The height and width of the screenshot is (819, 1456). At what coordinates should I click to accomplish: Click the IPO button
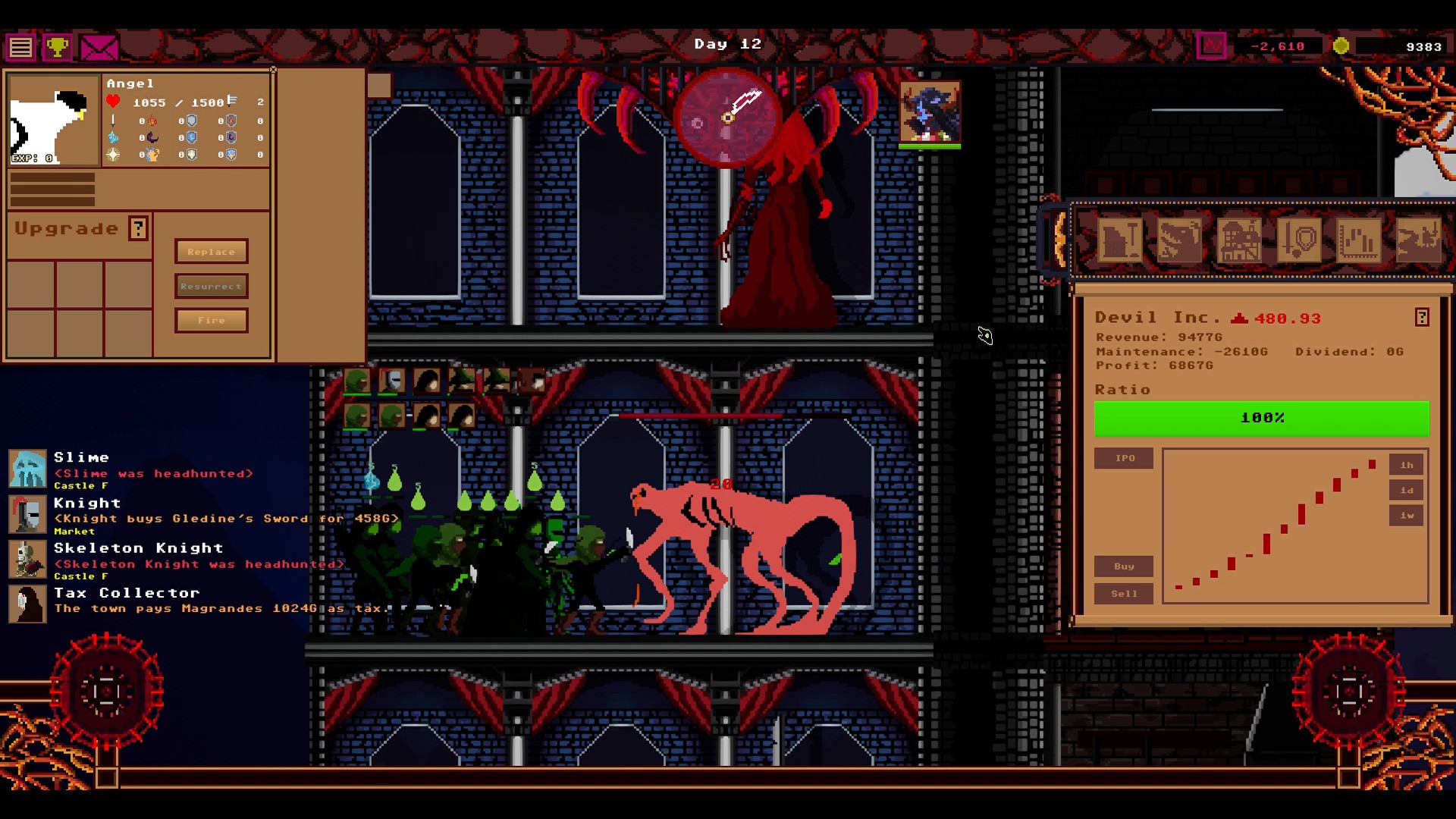[1124, 458]
